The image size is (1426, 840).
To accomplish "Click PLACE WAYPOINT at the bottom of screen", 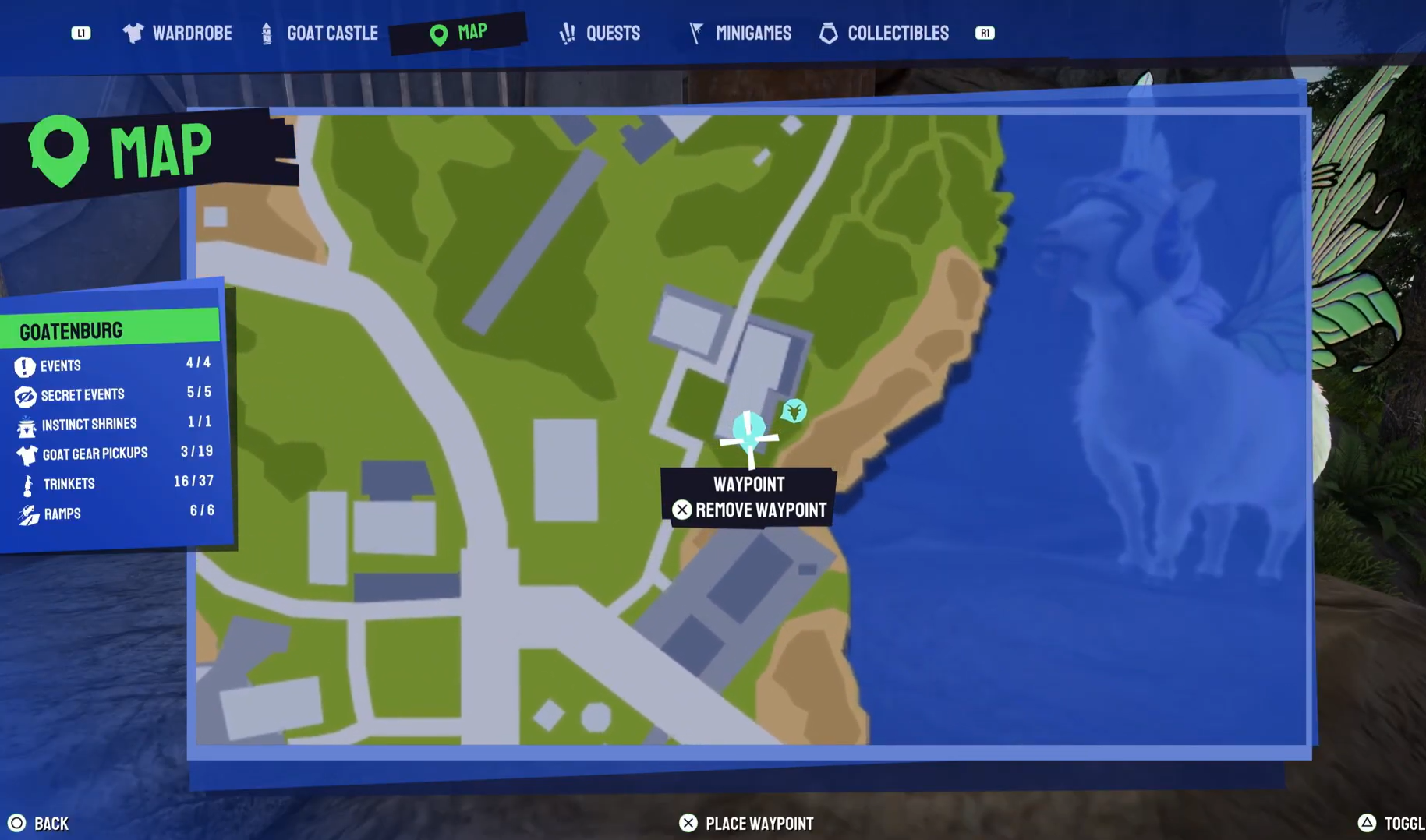I will click(759, 823).
